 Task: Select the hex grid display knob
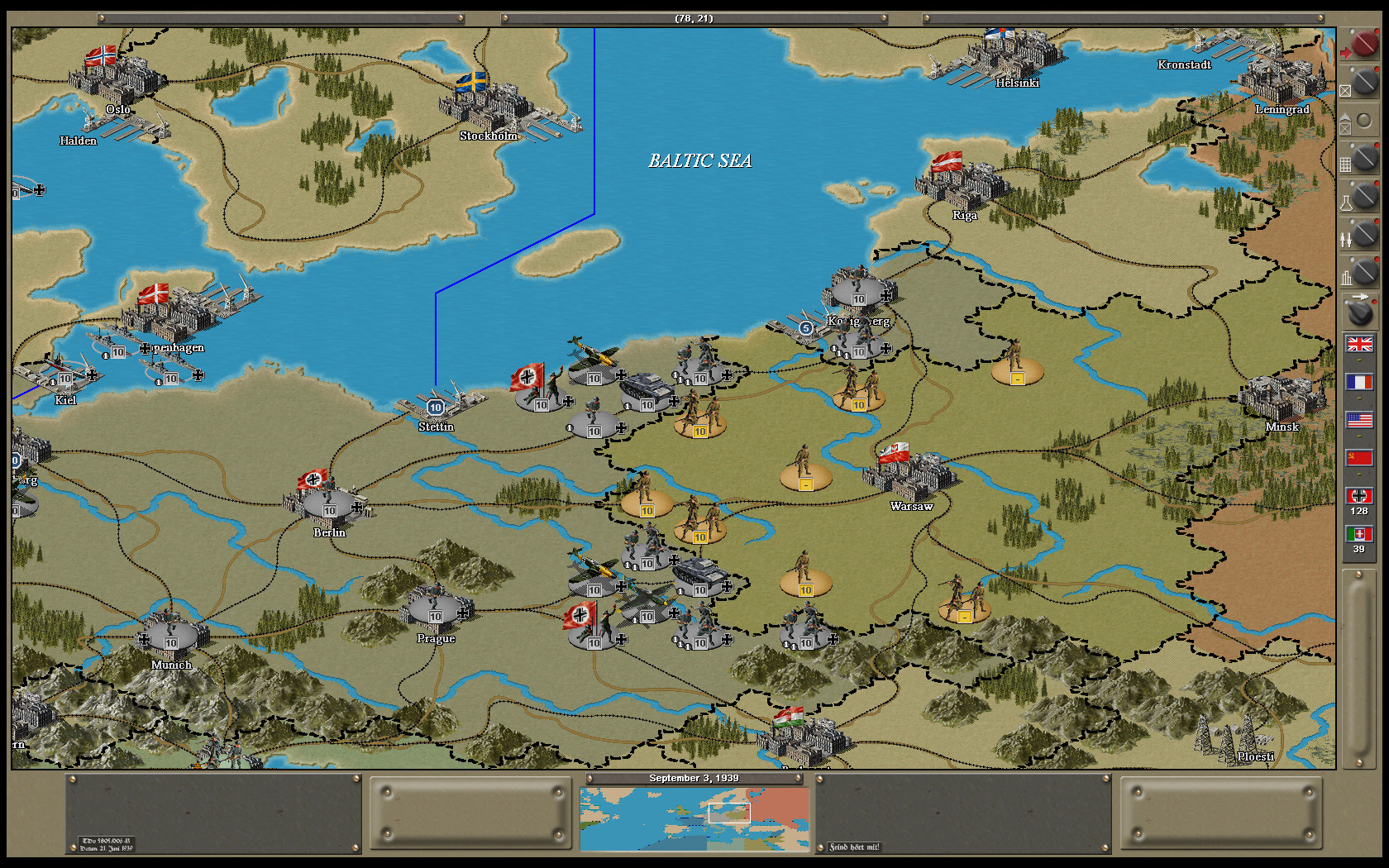pos(1365,157)
